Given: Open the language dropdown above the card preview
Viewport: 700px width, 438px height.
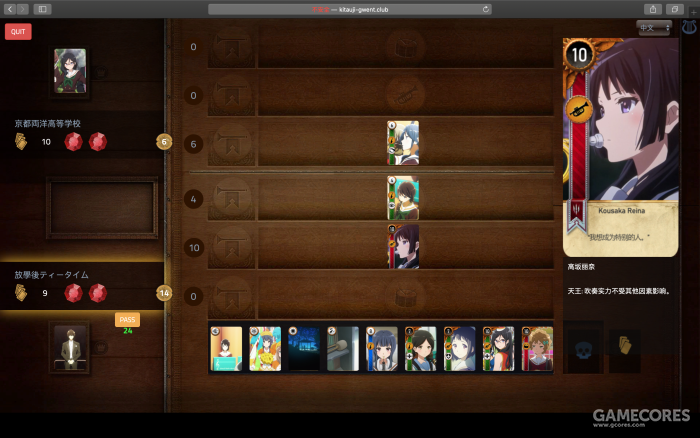Looking at the screenshot, I should click(x=655, y=28).
